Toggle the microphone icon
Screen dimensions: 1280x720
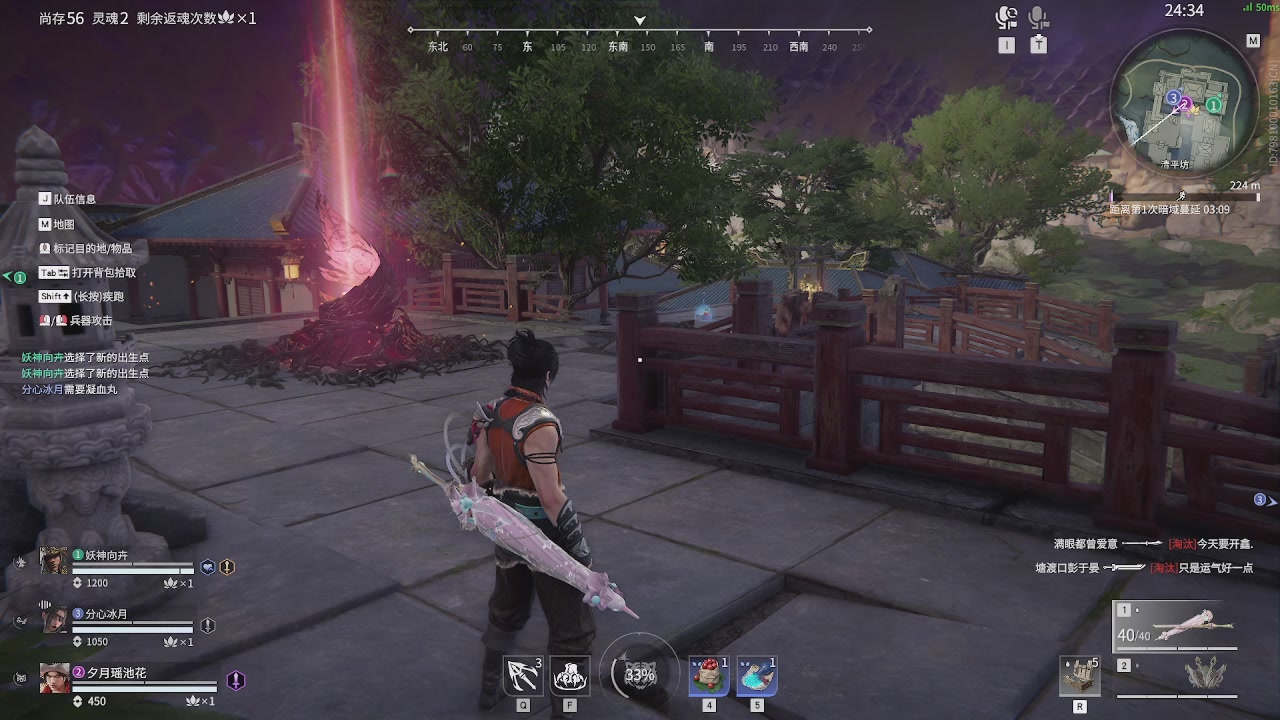1039,18
